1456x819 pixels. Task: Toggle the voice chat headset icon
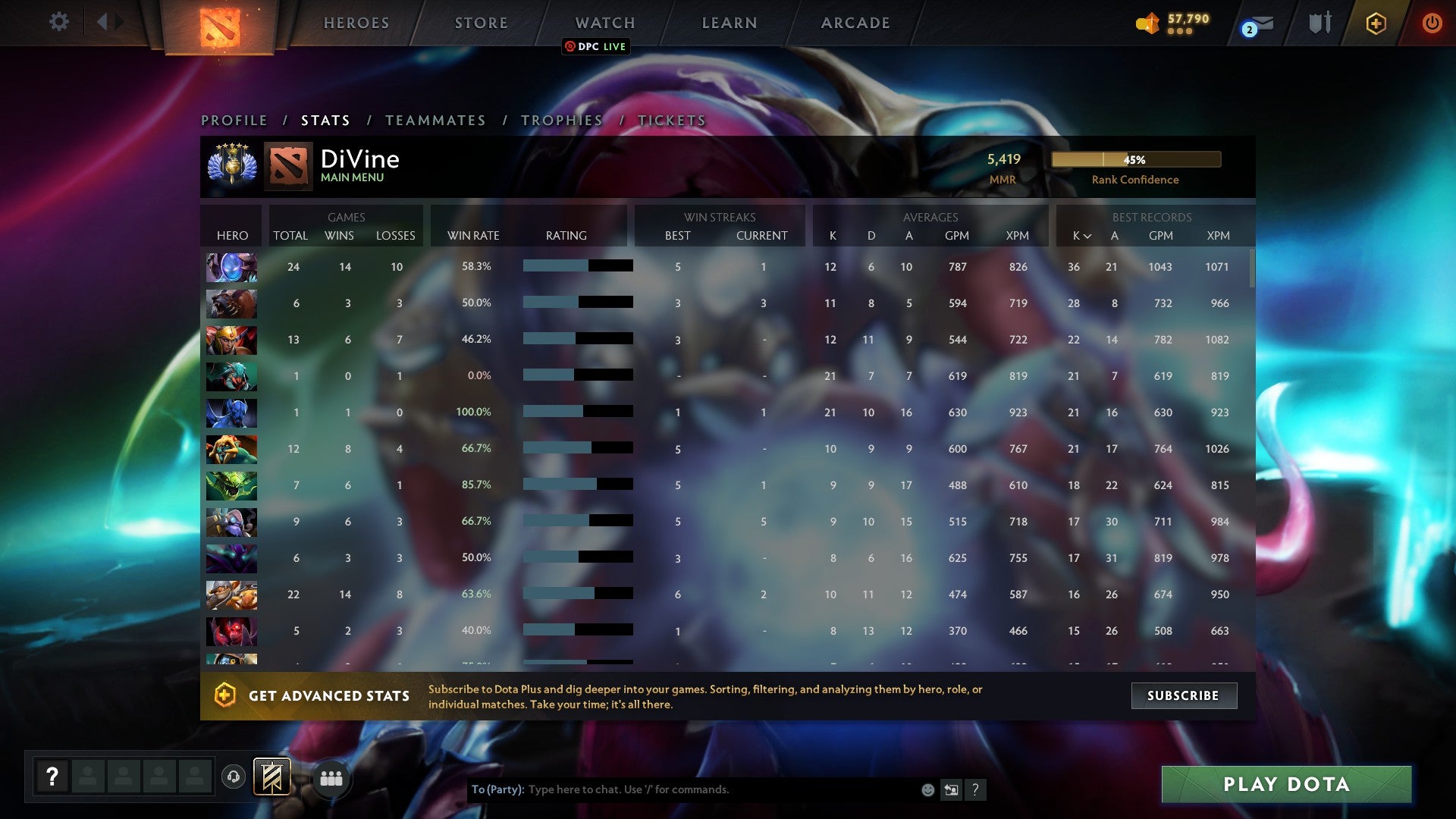click(232, 777)
